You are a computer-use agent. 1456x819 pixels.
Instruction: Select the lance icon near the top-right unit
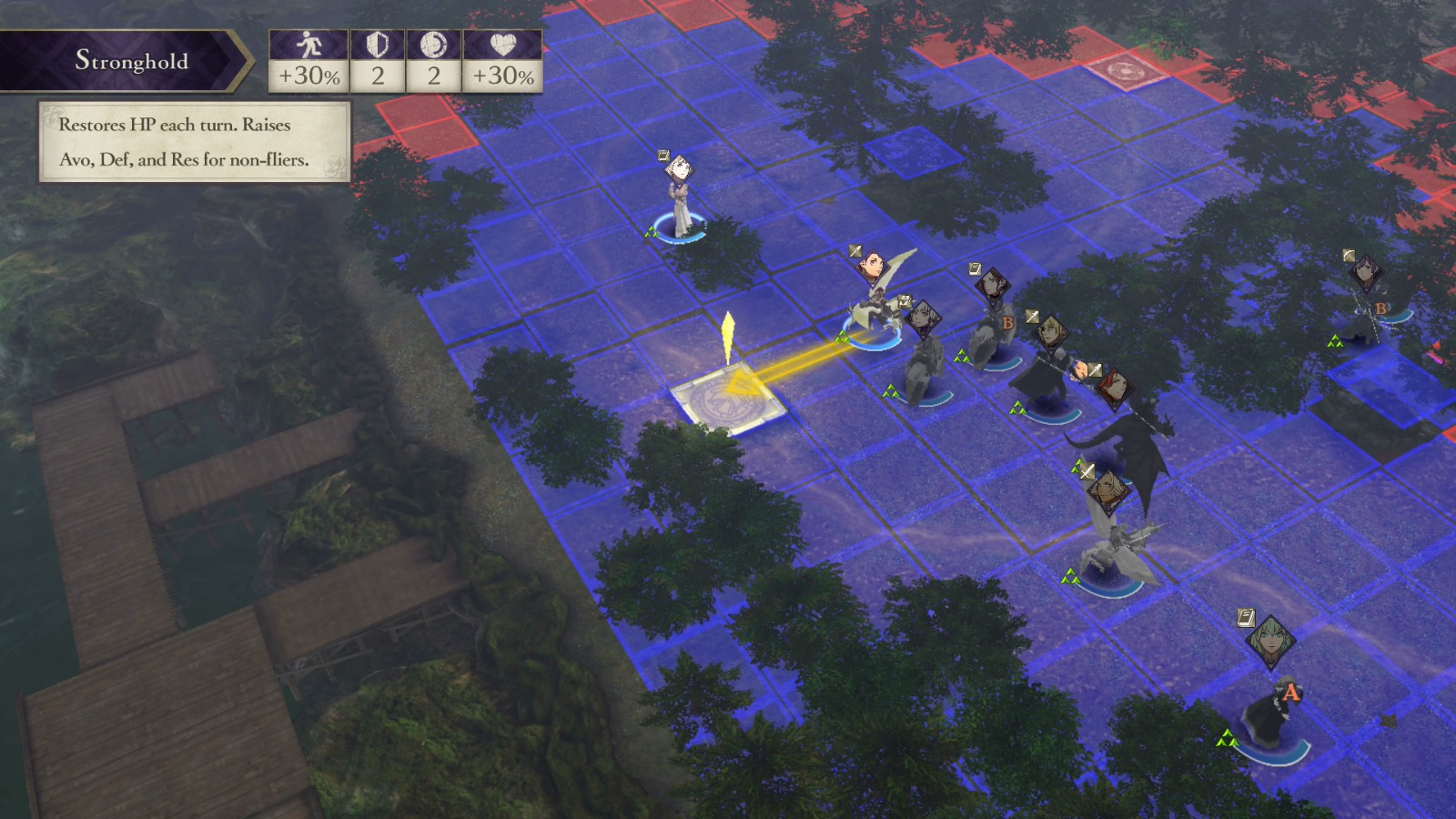(x=1349, y=256)
